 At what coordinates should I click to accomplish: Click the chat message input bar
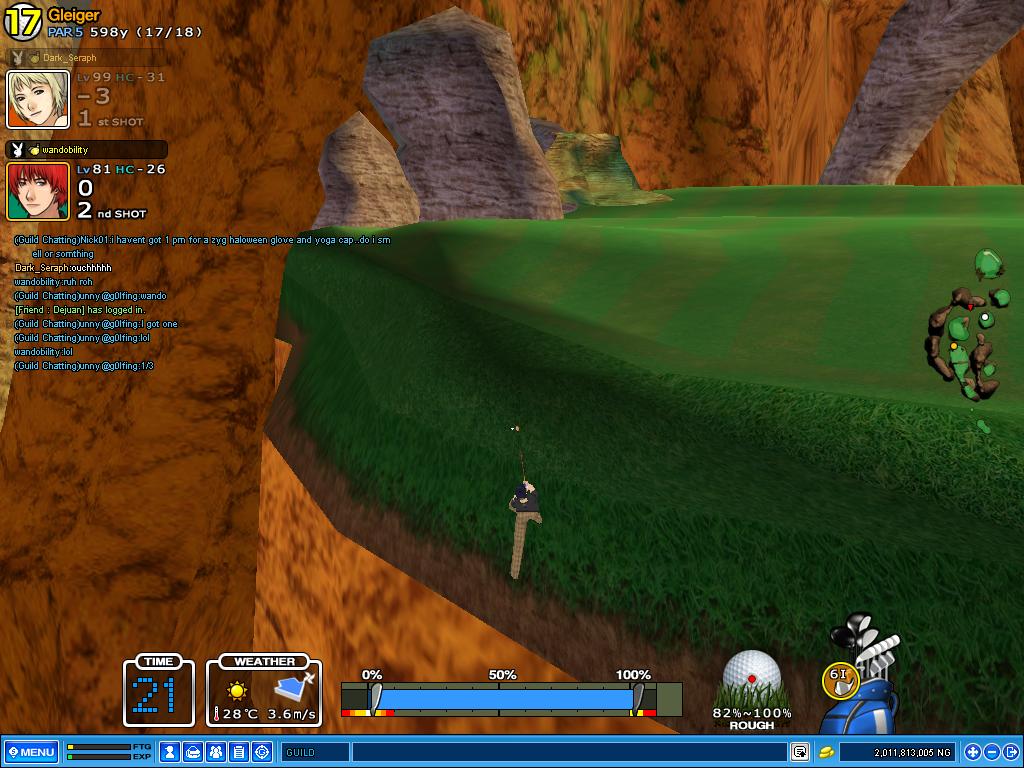pos(568,752)
